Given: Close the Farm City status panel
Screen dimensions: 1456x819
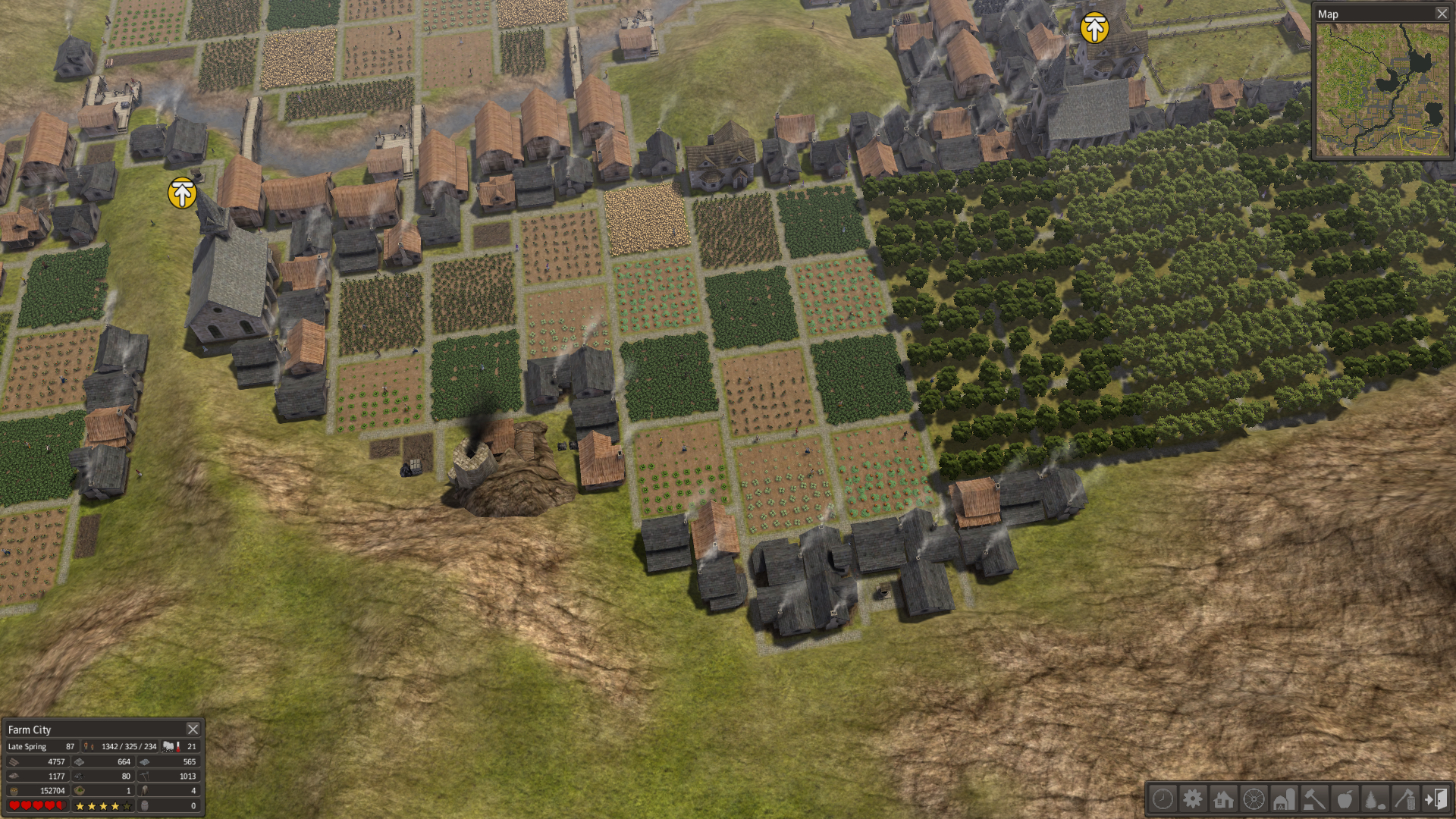Looking at the screenshot, I should coord(193,729).
